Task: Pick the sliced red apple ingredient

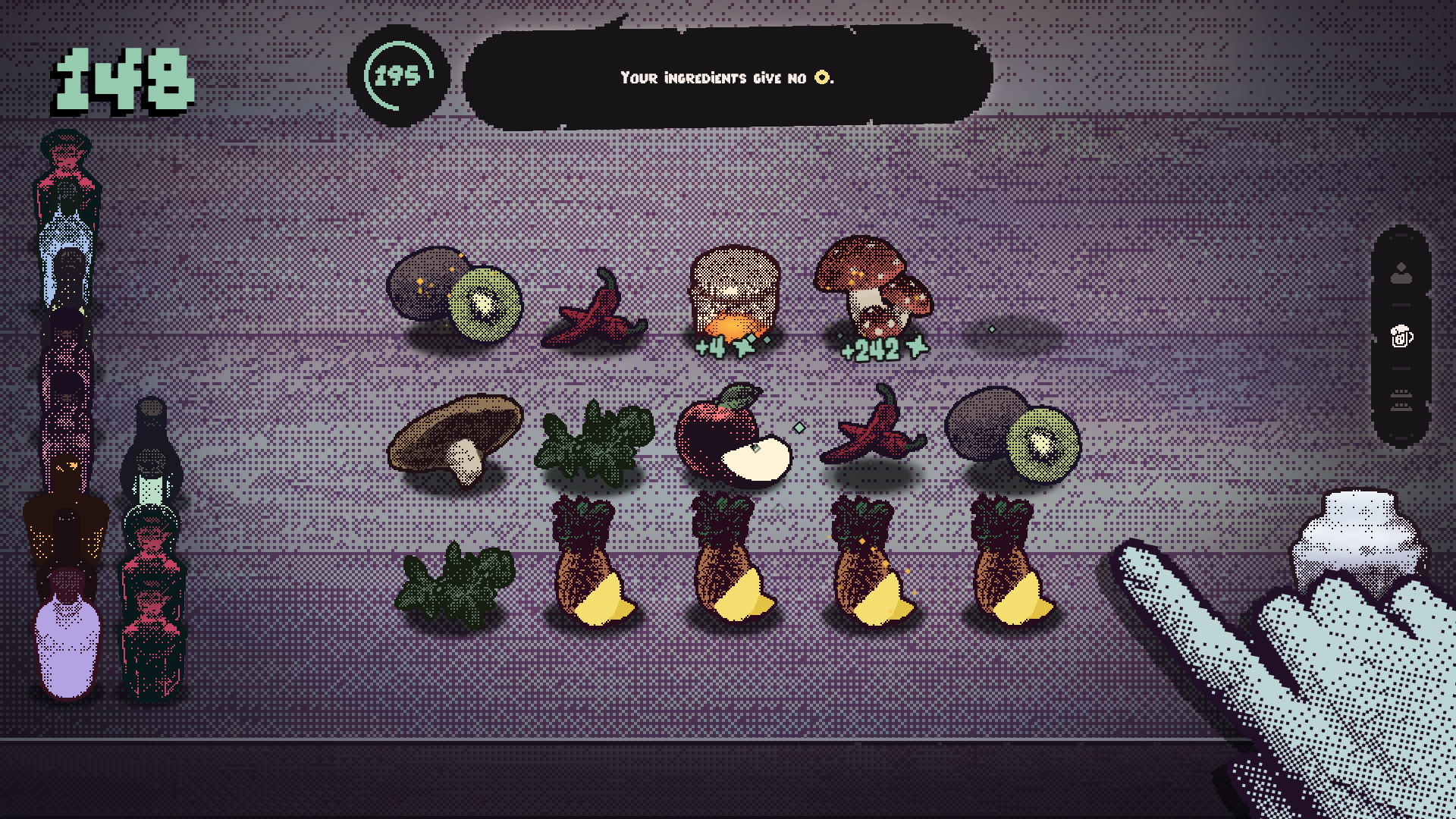Action: coord(730,436)
